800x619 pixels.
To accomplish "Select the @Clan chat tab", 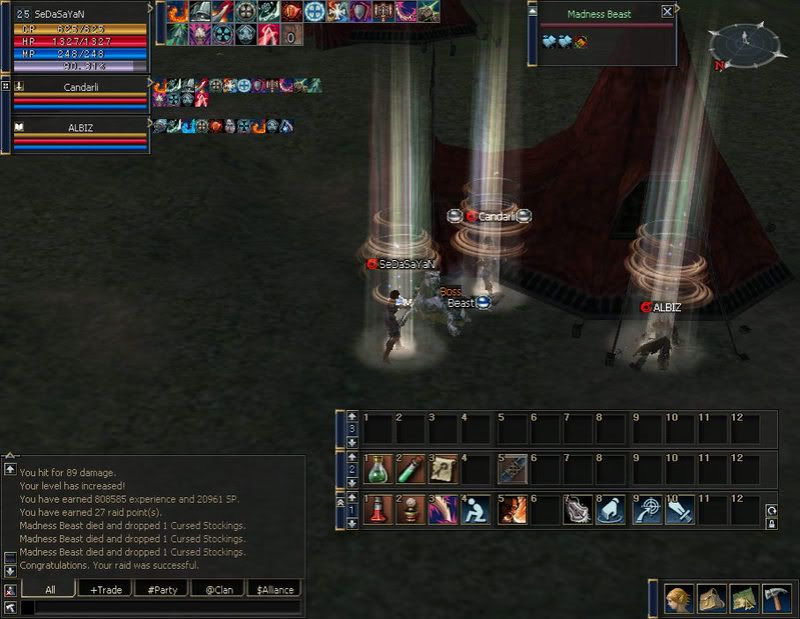I will coord(217,590).
